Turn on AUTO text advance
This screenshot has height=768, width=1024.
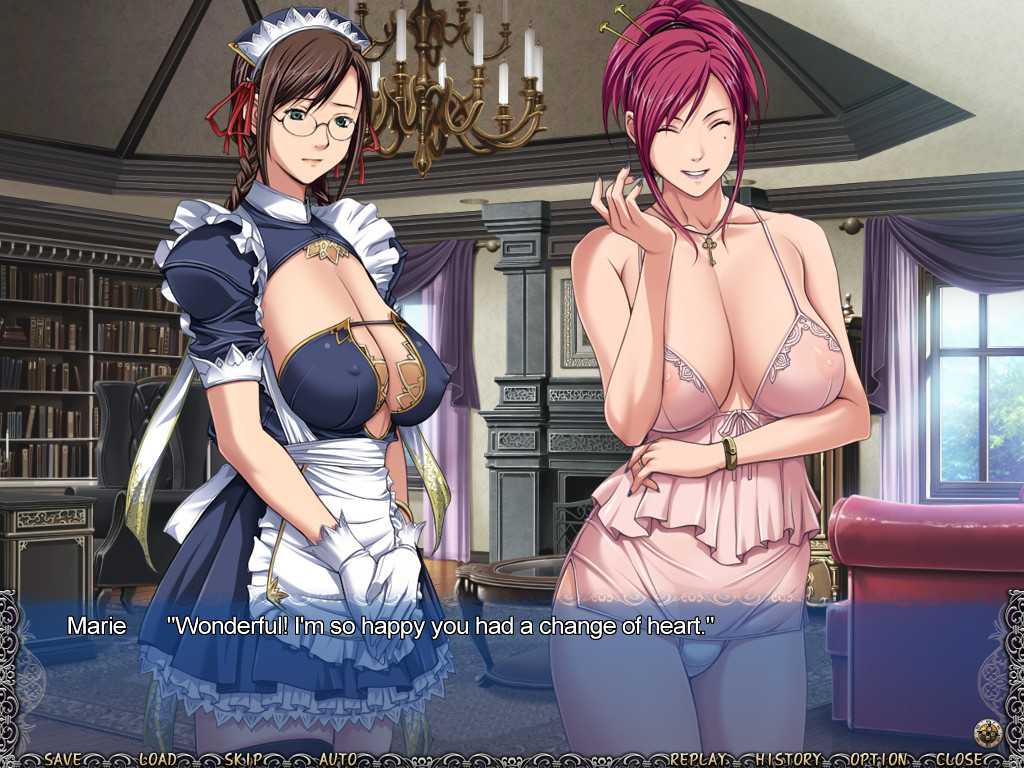pos(338,759)
